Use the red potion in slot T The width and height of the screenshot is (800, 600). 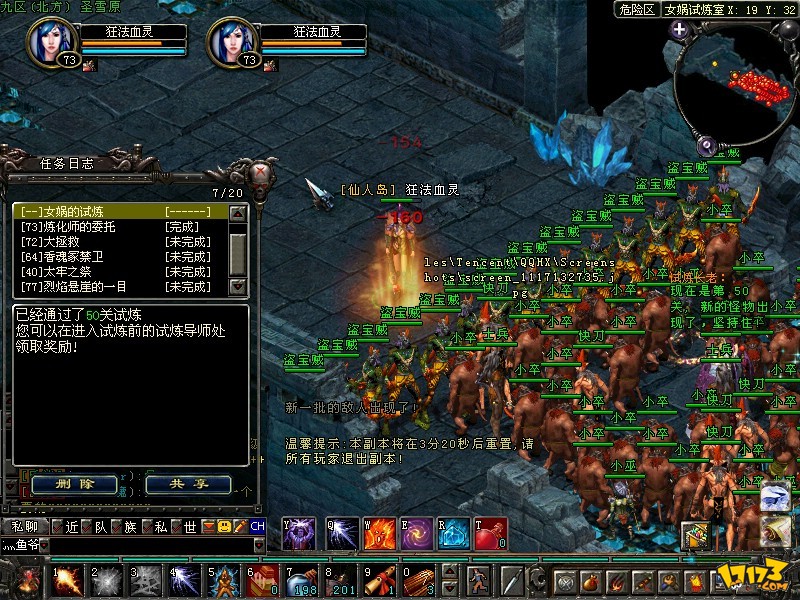490,534
